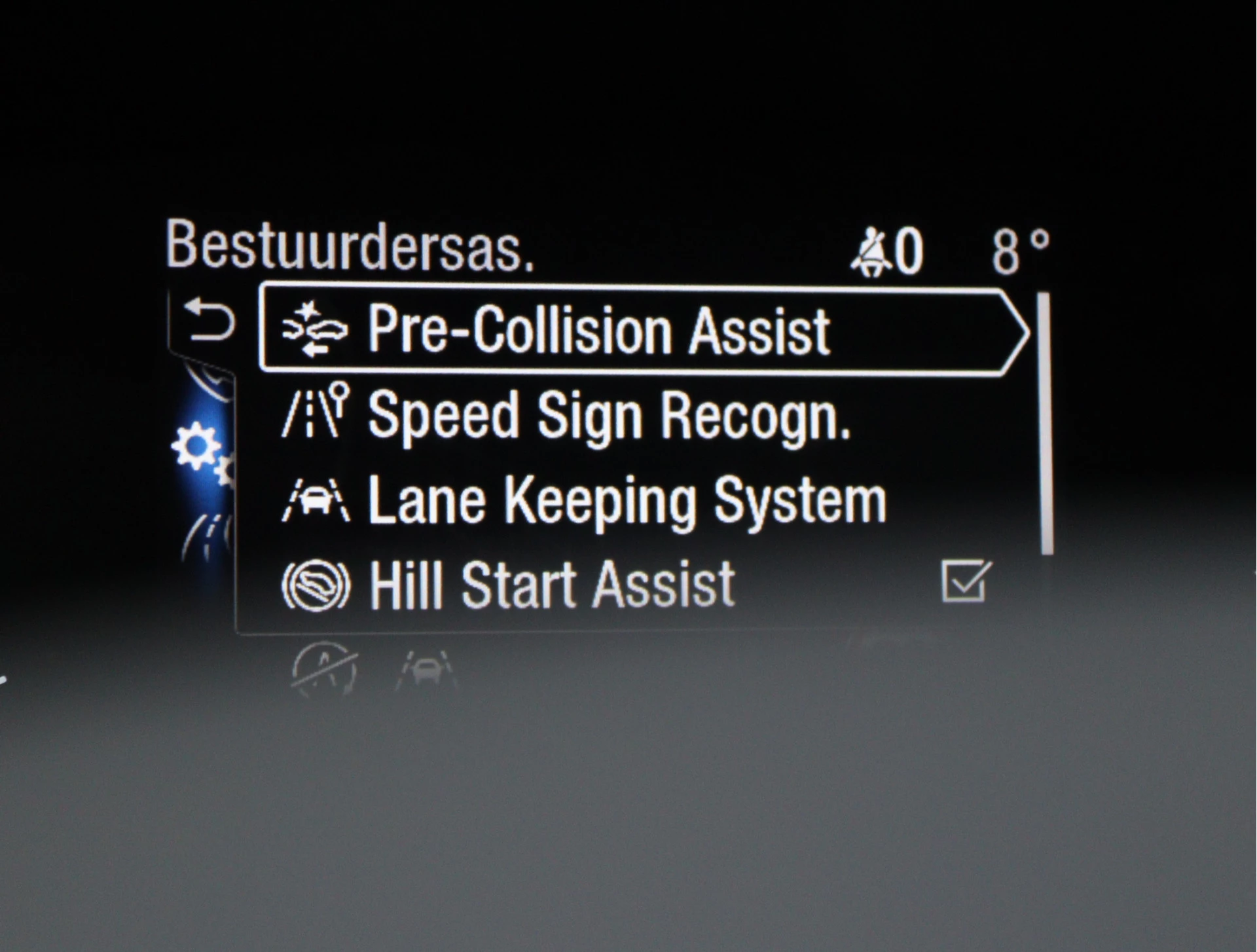
Task: Open the gear settings icon
Action: click(x=196, y=447)
